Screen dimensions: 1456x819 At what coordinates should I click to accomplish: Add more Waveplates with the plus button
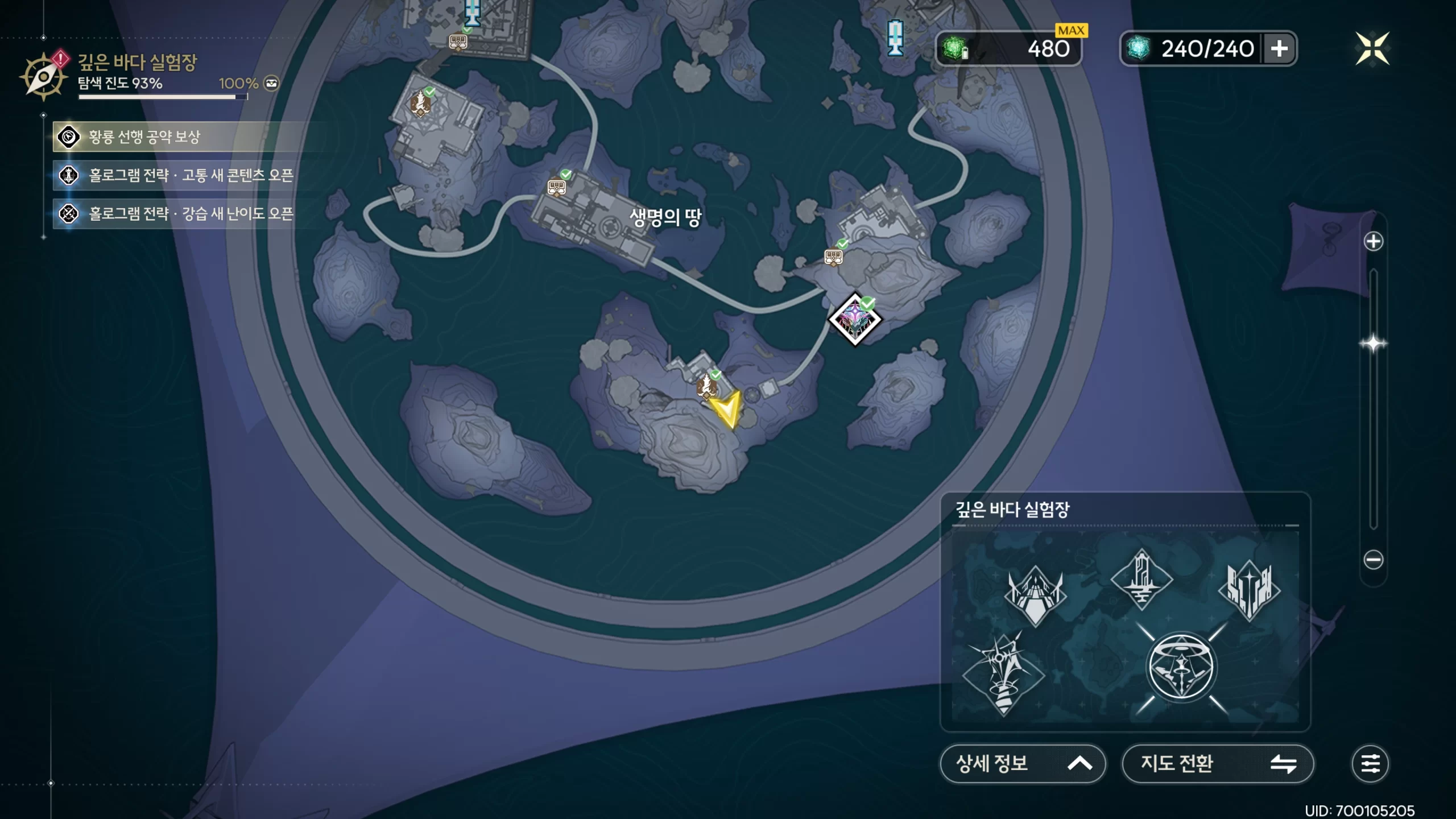coord(1279,49)
